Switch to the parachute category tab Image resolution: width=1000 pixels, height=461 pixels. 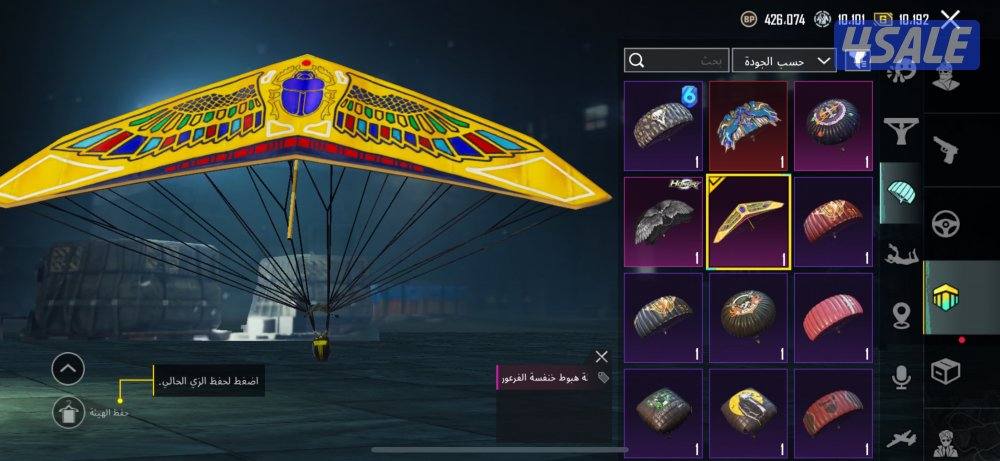click(x=900, y=194)
